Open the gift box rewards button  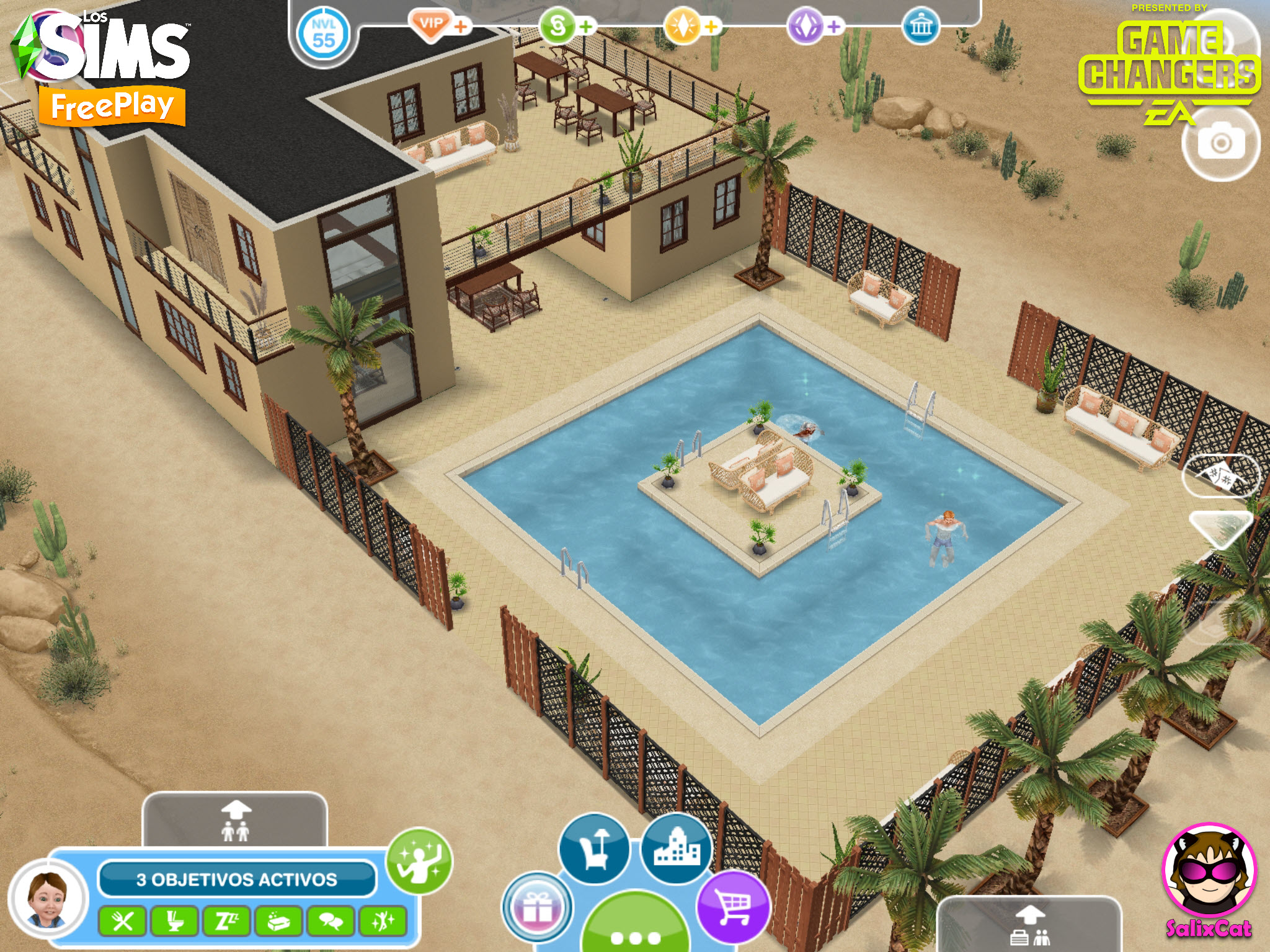coord(537,908)
